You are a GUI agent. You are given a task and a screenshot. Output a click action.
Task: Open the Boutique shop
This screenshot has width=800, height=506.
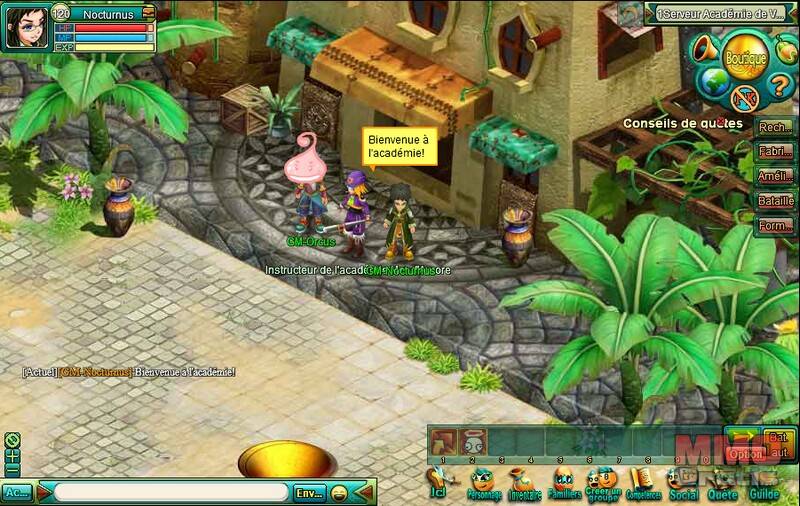click(744, 58)
